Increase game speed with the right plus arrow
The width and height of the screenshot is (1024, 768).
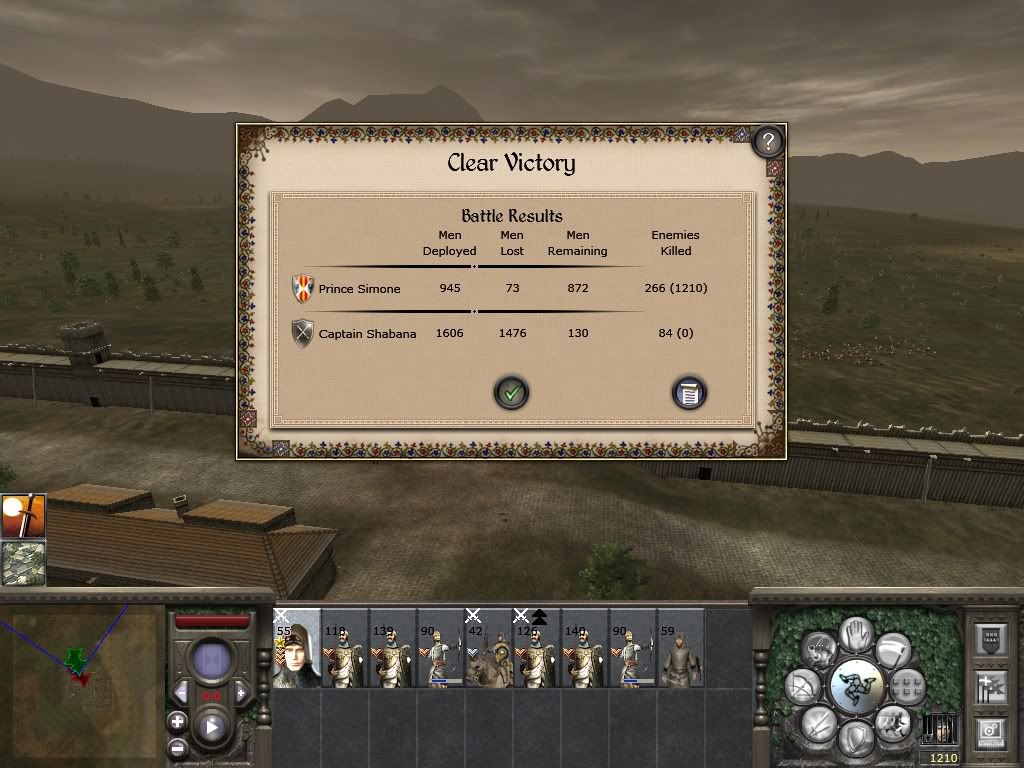click(241, 692)
